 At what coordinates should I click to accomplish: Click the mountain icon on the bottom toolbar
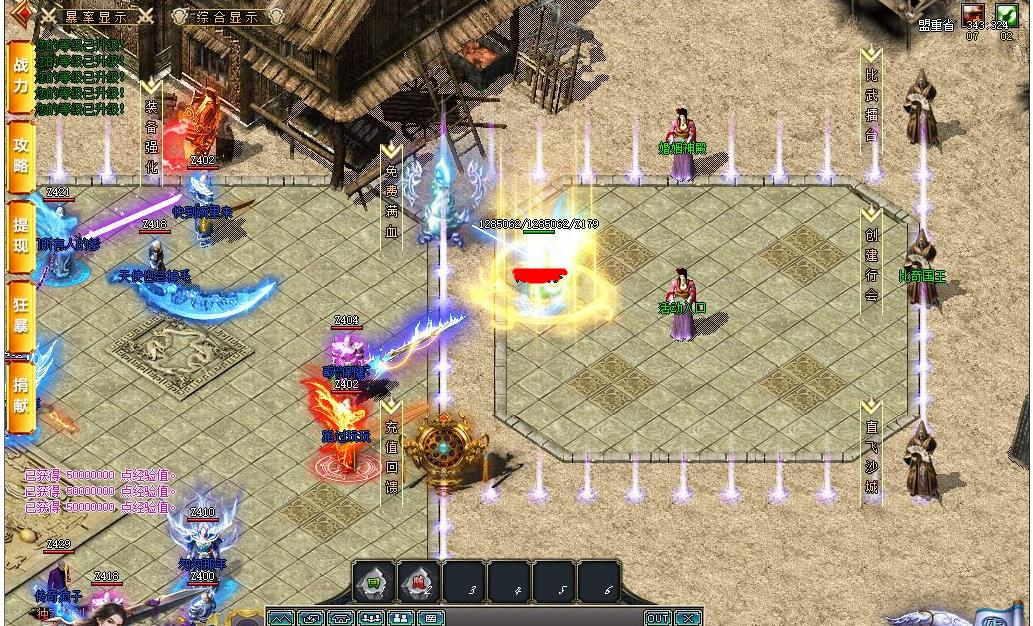coord(280,618)
